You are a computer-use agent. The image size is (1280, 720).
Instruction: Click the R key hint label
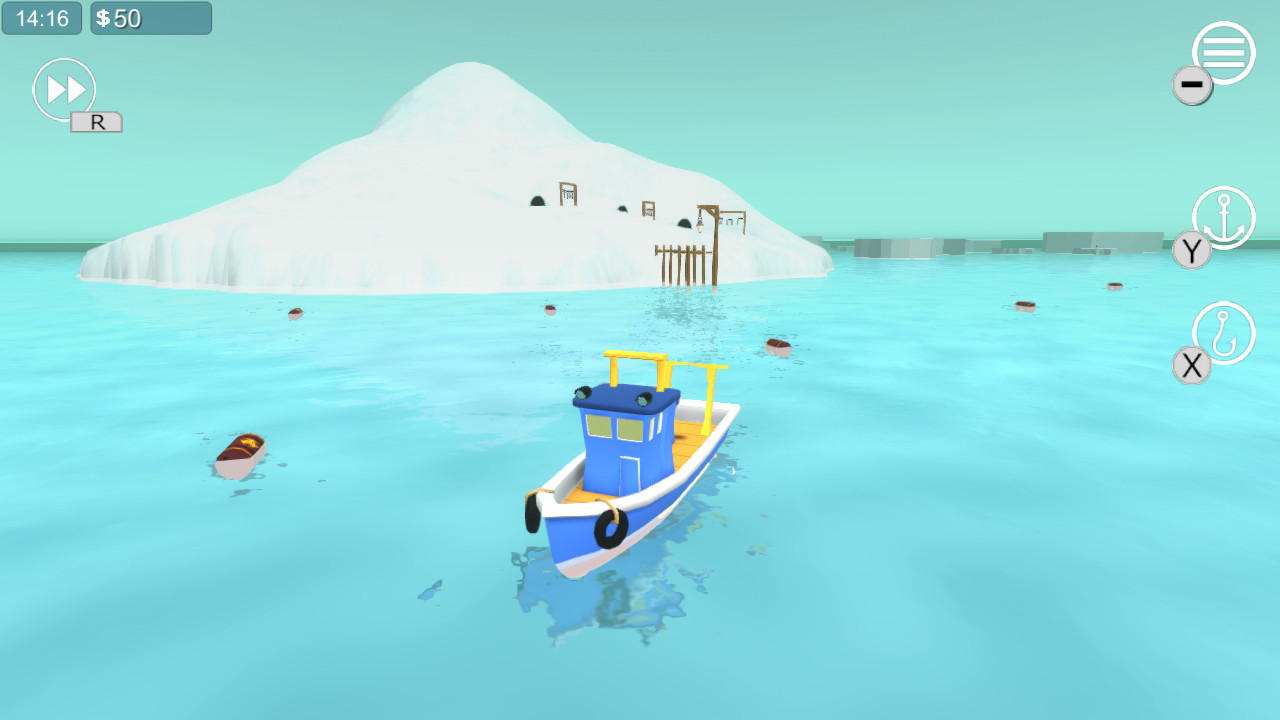point(95,121)
